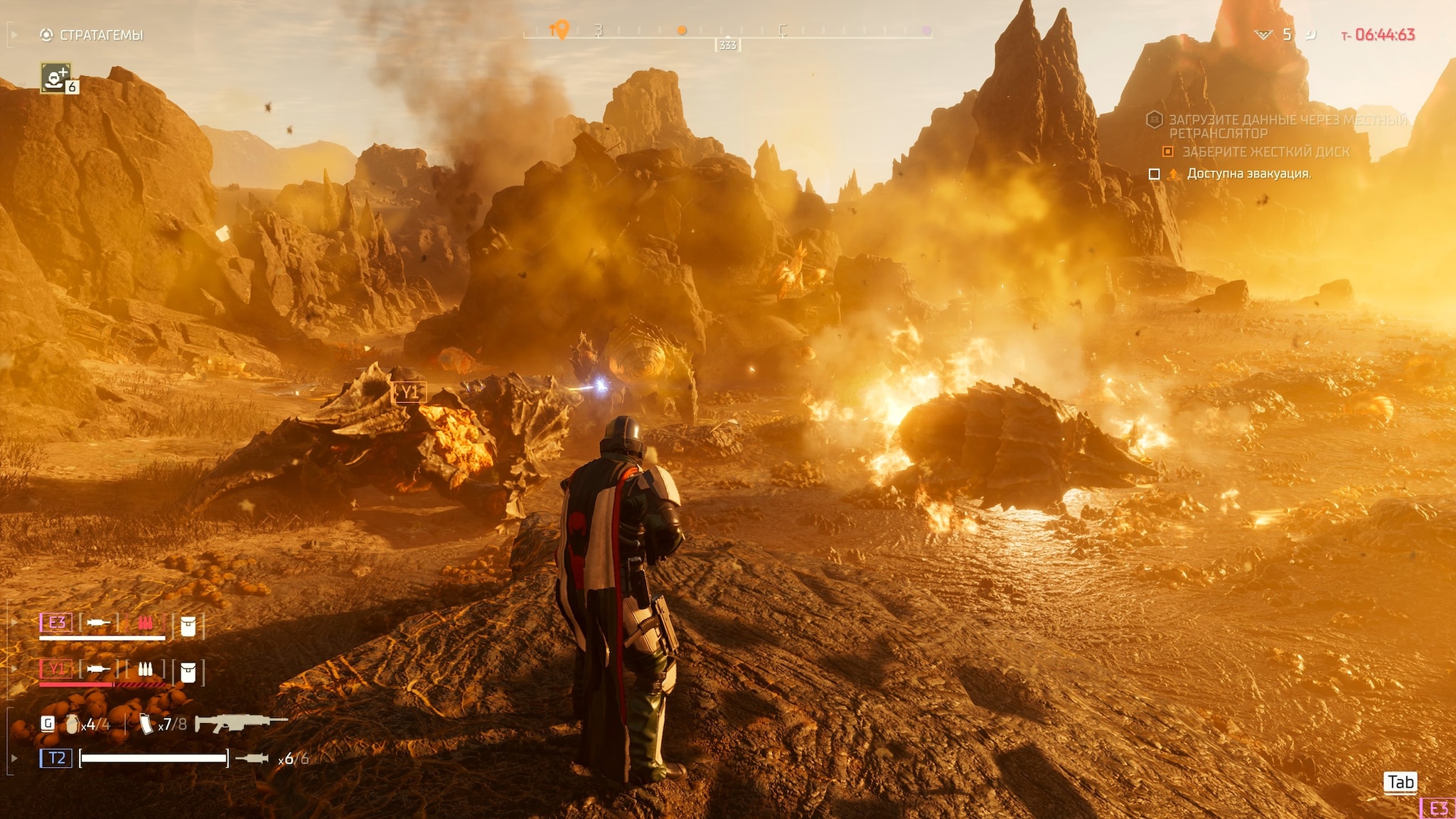Click the reinforcements wing icon beside the 5

pos(1263,35)
